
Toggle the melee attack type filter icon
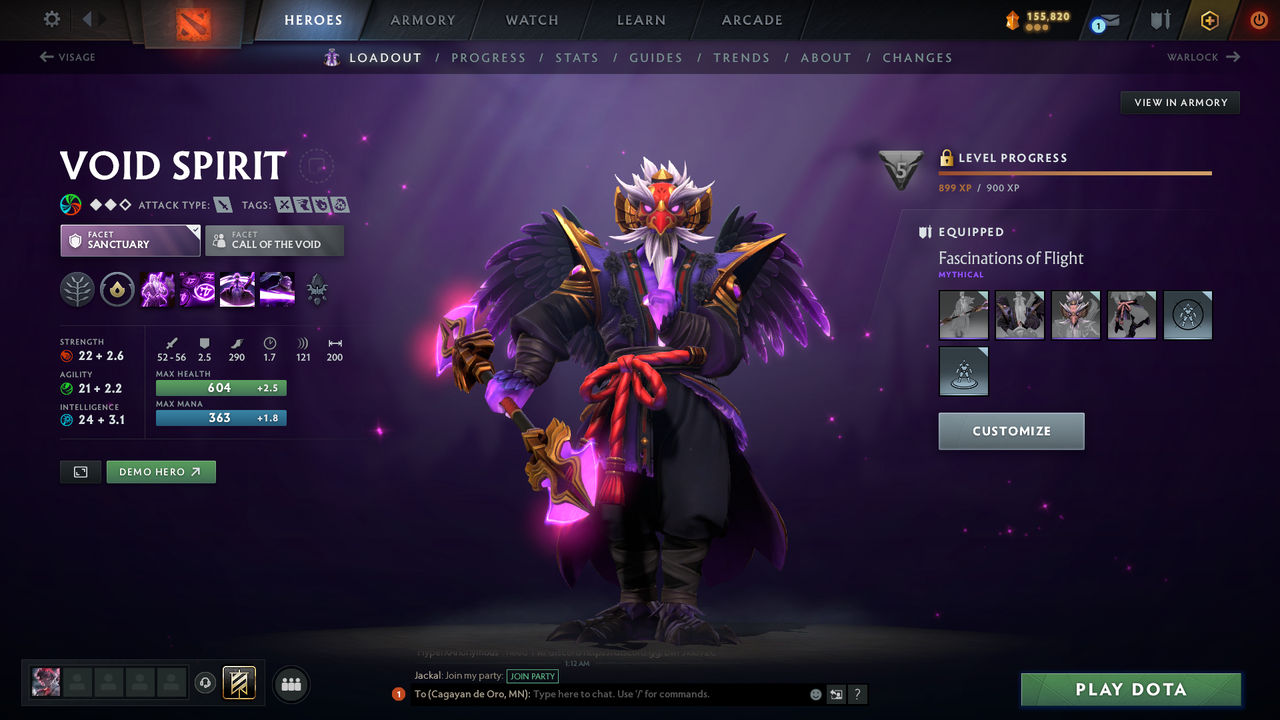coord(222,204)
